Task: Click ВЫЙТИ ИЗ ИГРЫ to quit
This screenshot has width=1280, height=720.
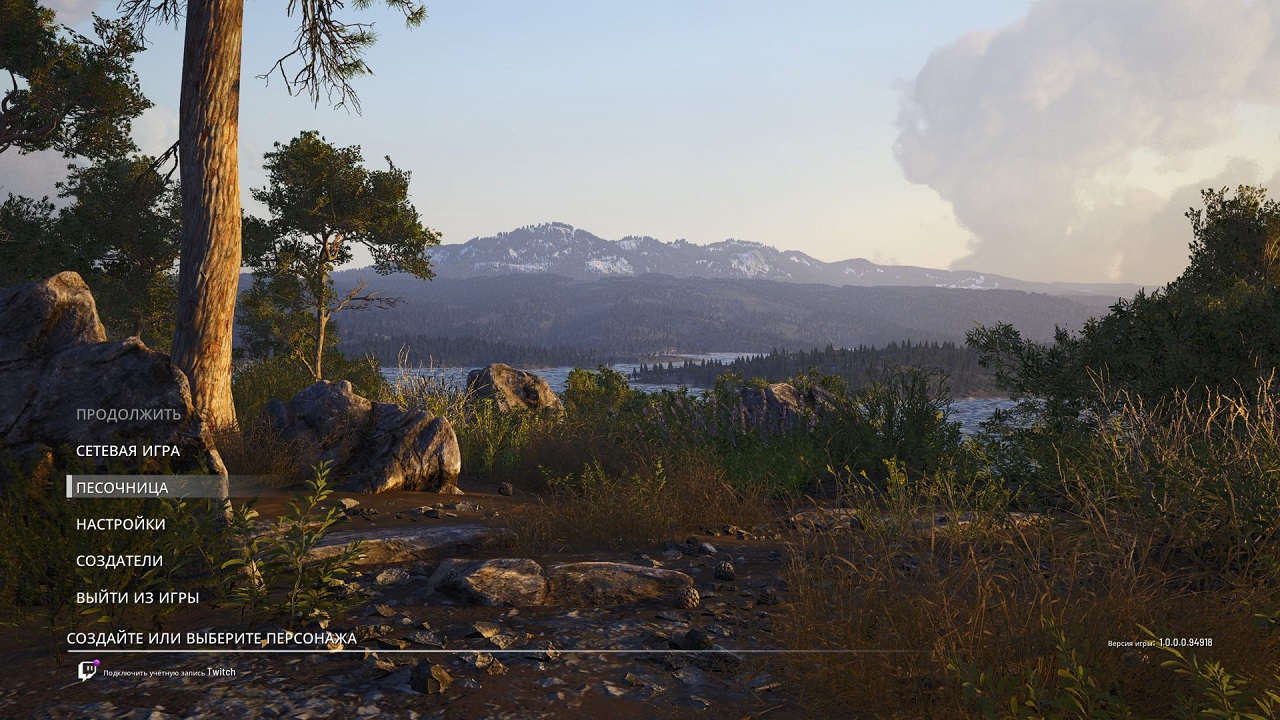Action: coord(137,598)
